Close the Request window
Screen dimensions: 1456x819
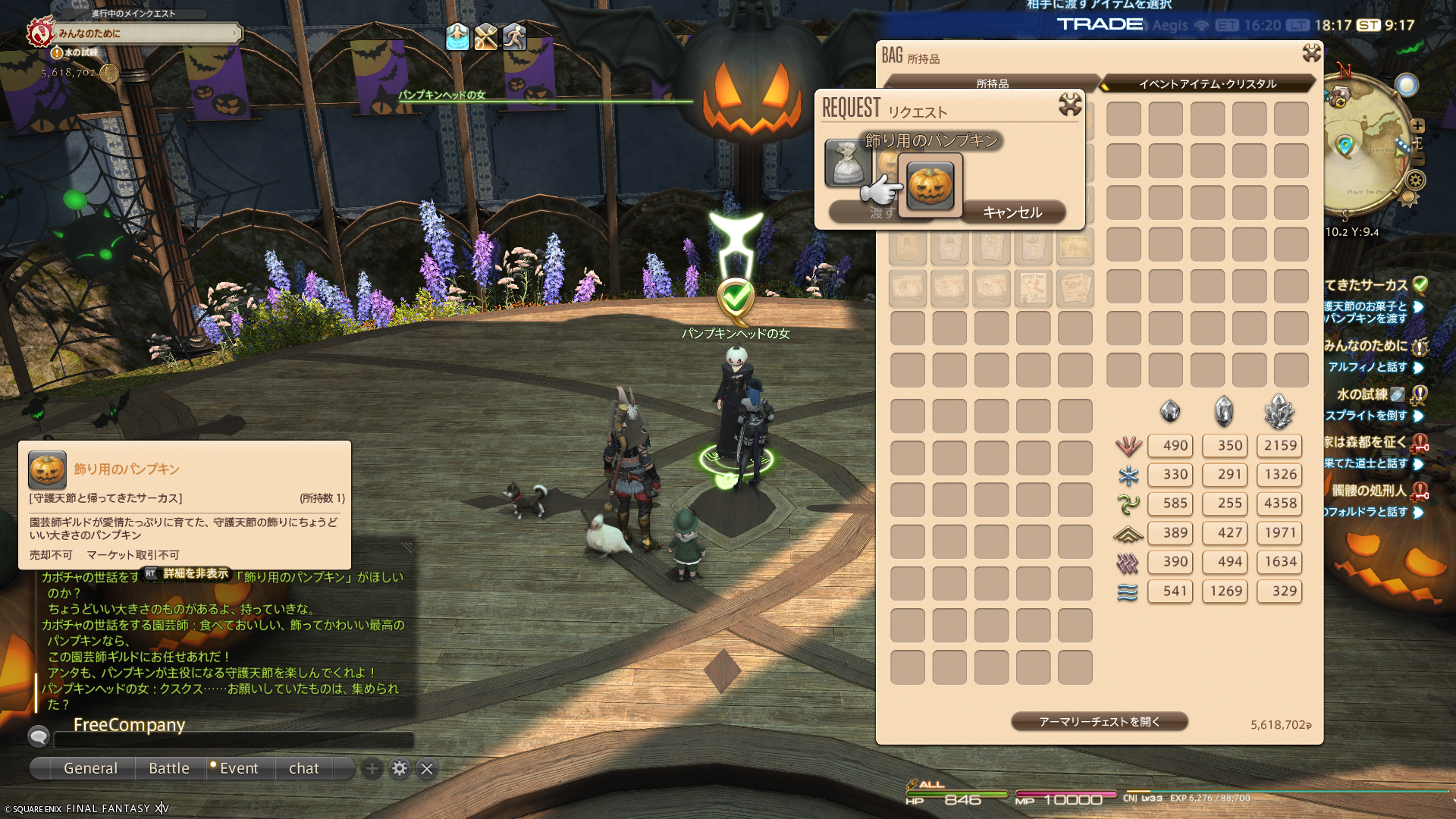tap(1069, 105)
